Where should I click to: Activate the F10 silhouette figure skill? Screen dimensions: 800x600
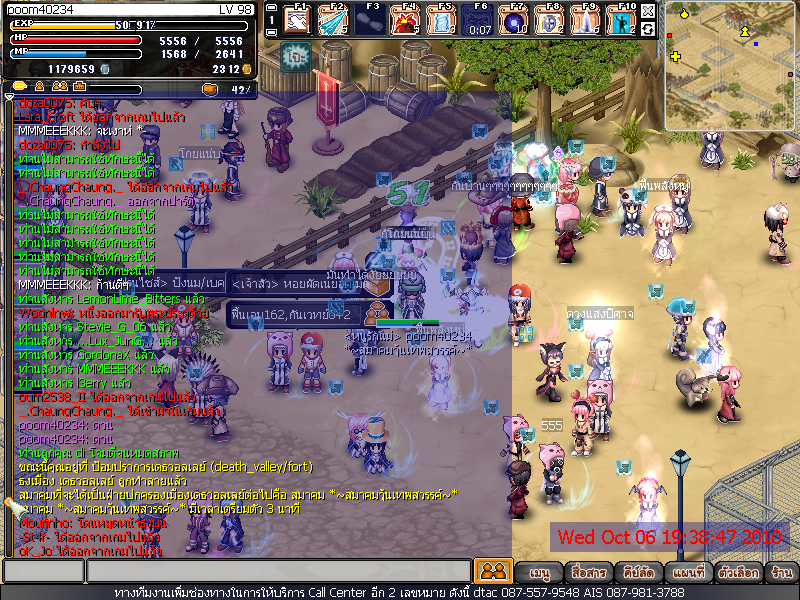point(623,20)
